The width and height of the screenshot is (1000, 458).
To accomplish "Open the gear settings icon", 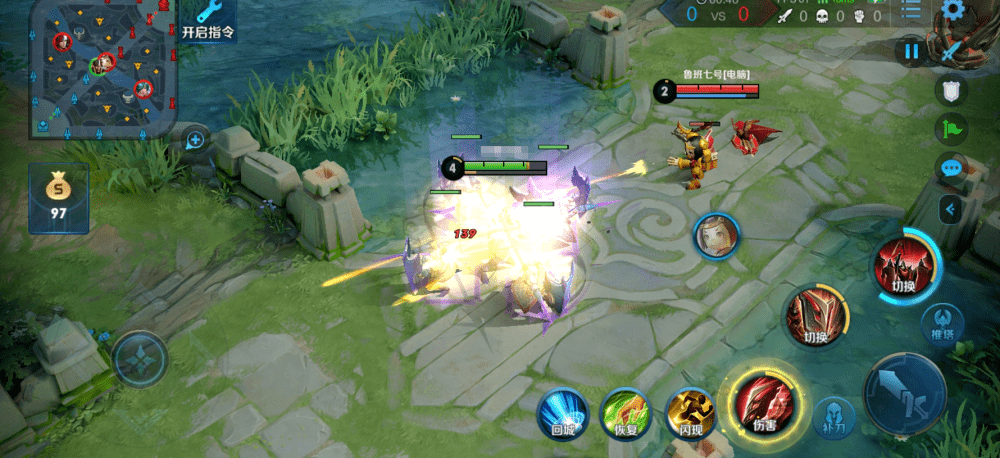I will (954, 12).
